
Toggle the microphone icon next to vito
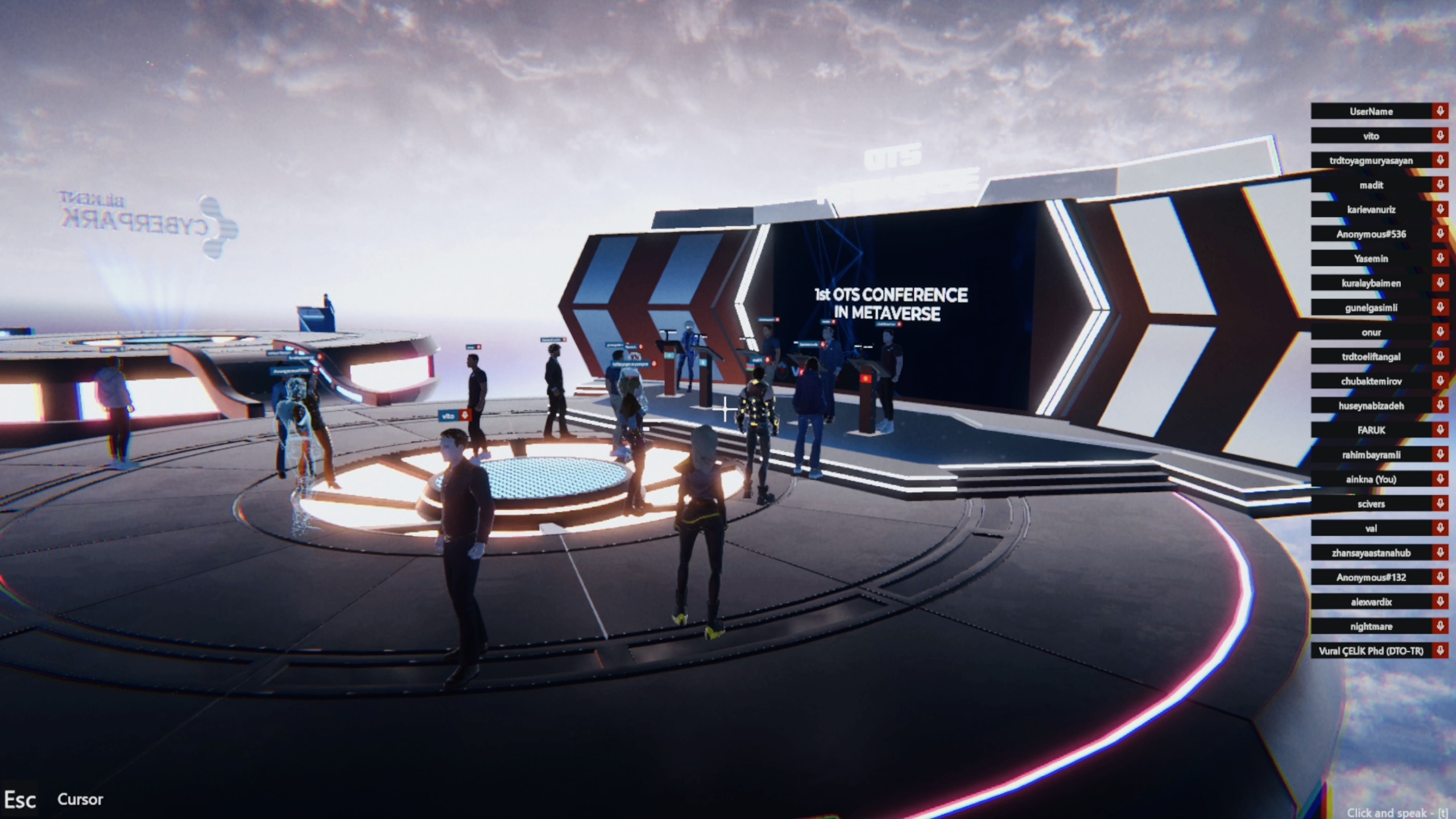[x=1440, y=136]
